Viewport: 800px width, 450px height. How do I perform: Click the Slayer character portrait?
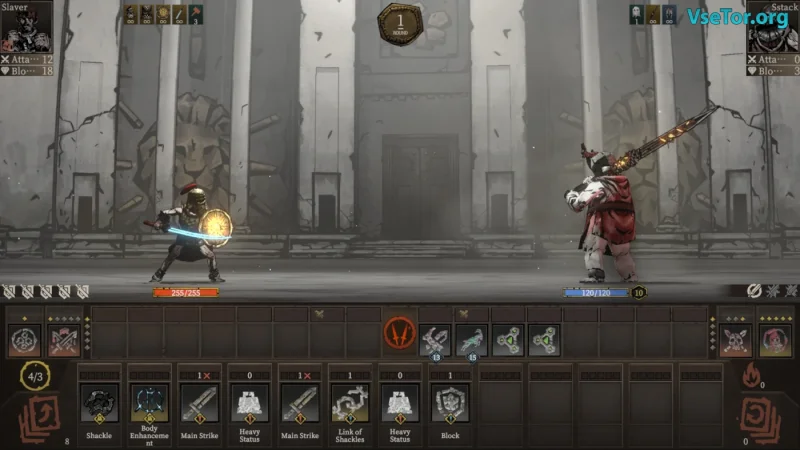pyautogui.click(x=26, y=31)
